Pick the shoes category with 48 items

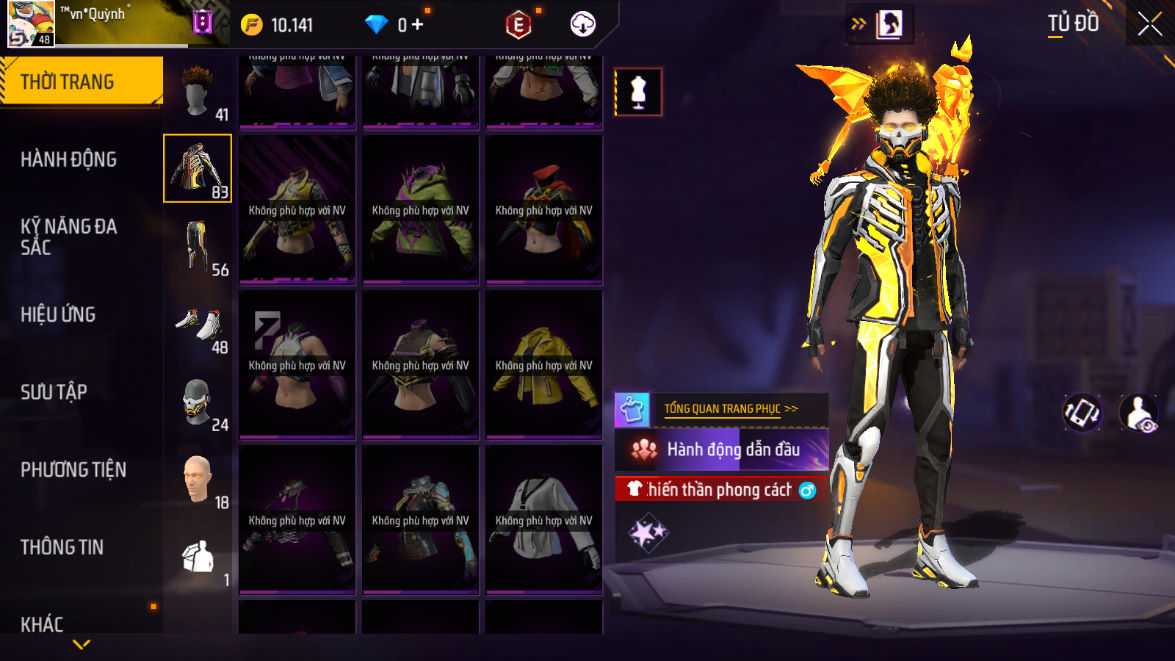tap(198, 324)
